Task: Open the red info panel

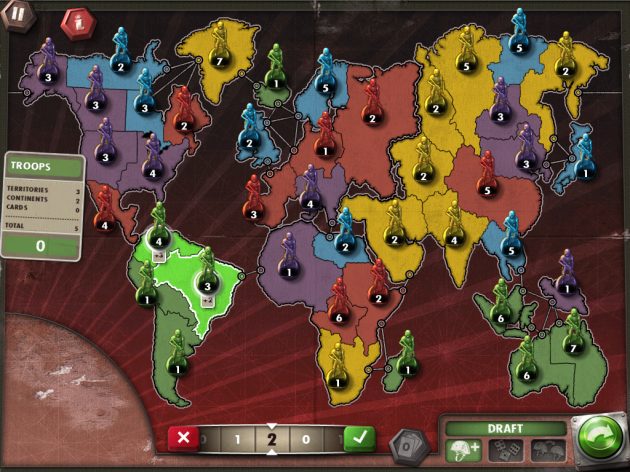Action: pos(74,21)
